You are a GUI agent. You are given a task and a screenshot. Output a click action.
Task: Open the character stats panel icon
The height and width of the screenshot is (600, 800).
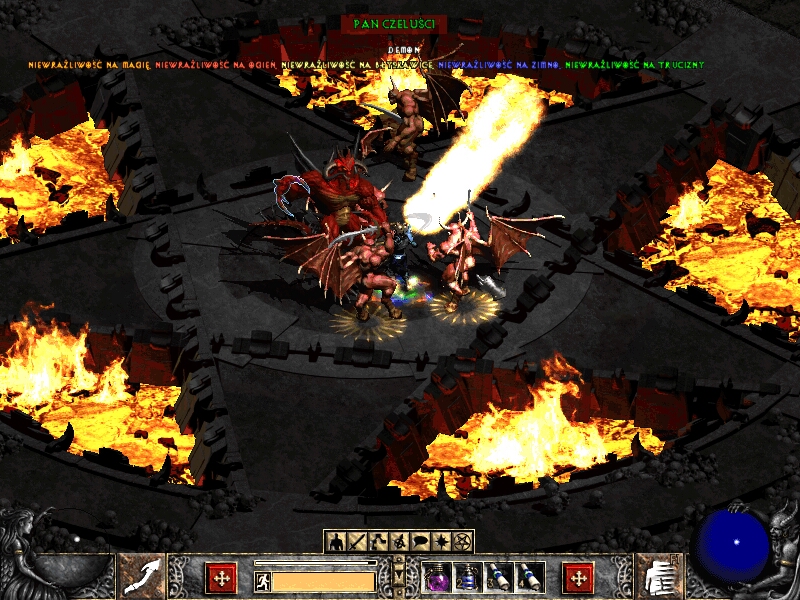click(335, 541)
